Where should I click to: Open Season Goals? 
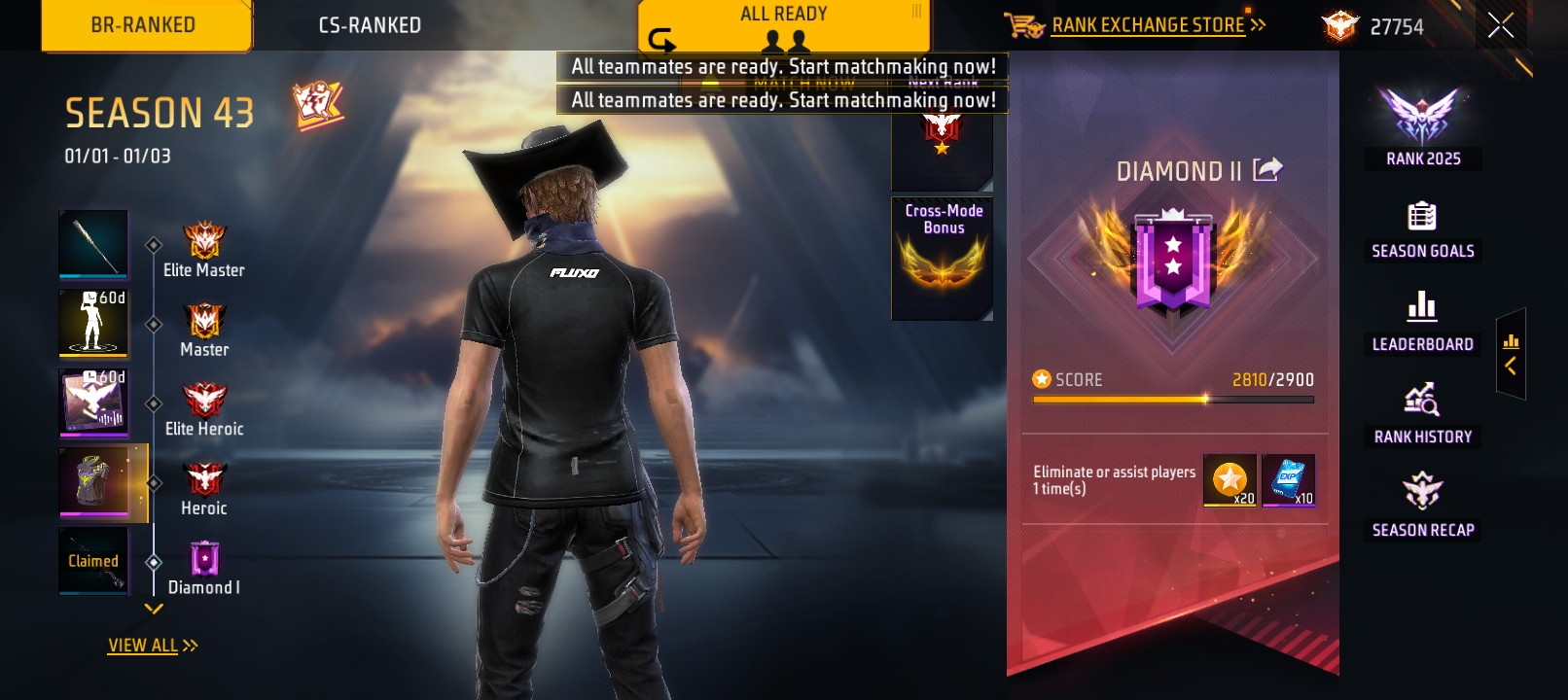point(1422,230)
